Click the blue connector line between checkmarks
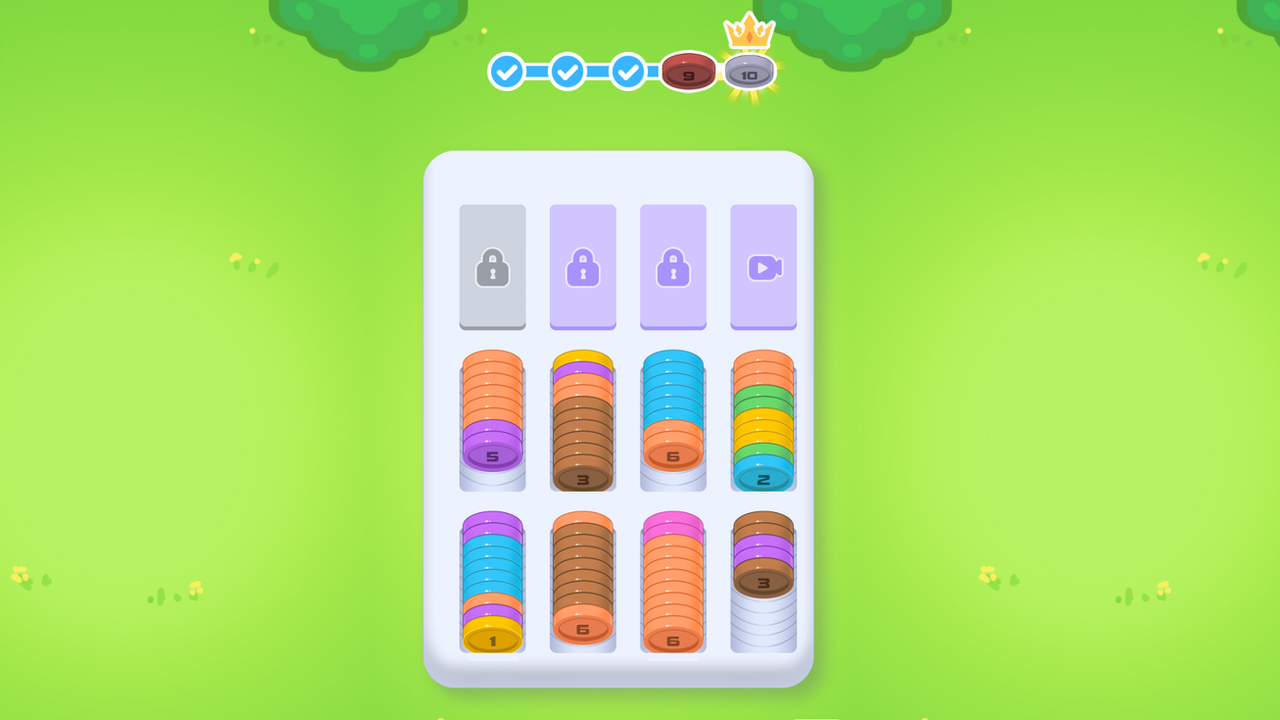This screenshot has width=1280, height=720. pos(538,72)
